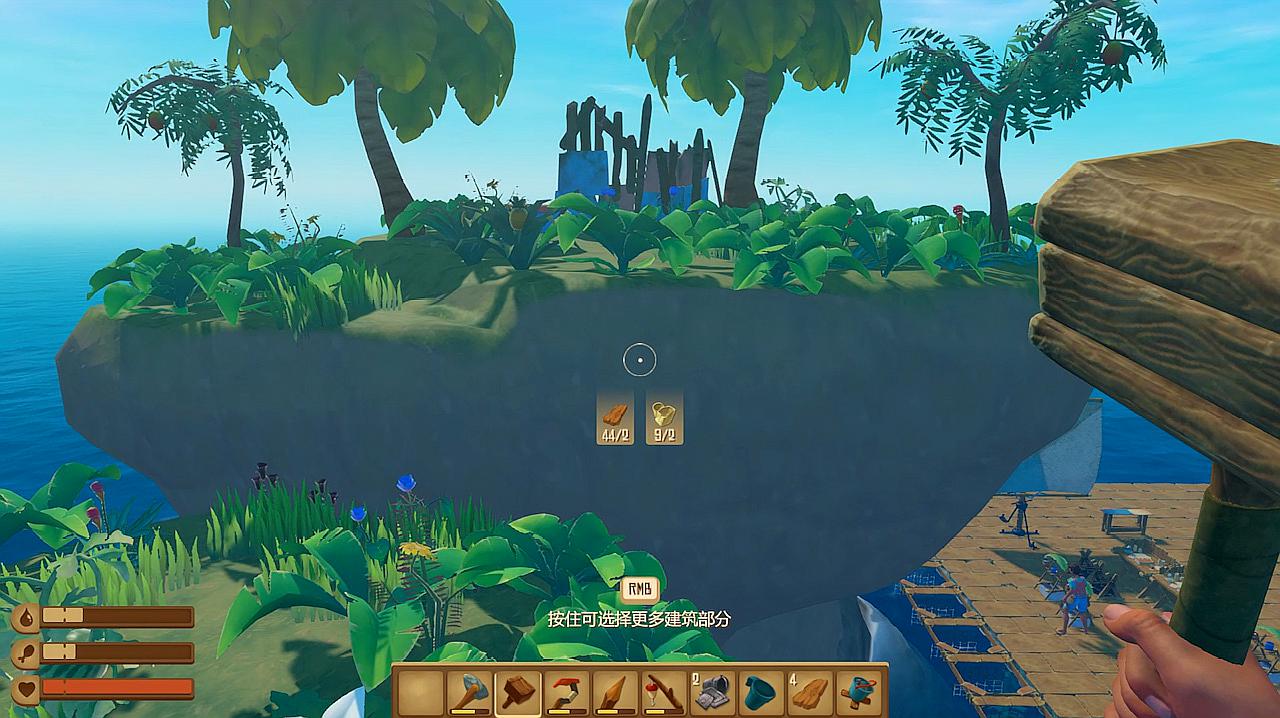Select the blue plastic cup slot
Screen dimensions: 1280x718
[x=760, y=692]
